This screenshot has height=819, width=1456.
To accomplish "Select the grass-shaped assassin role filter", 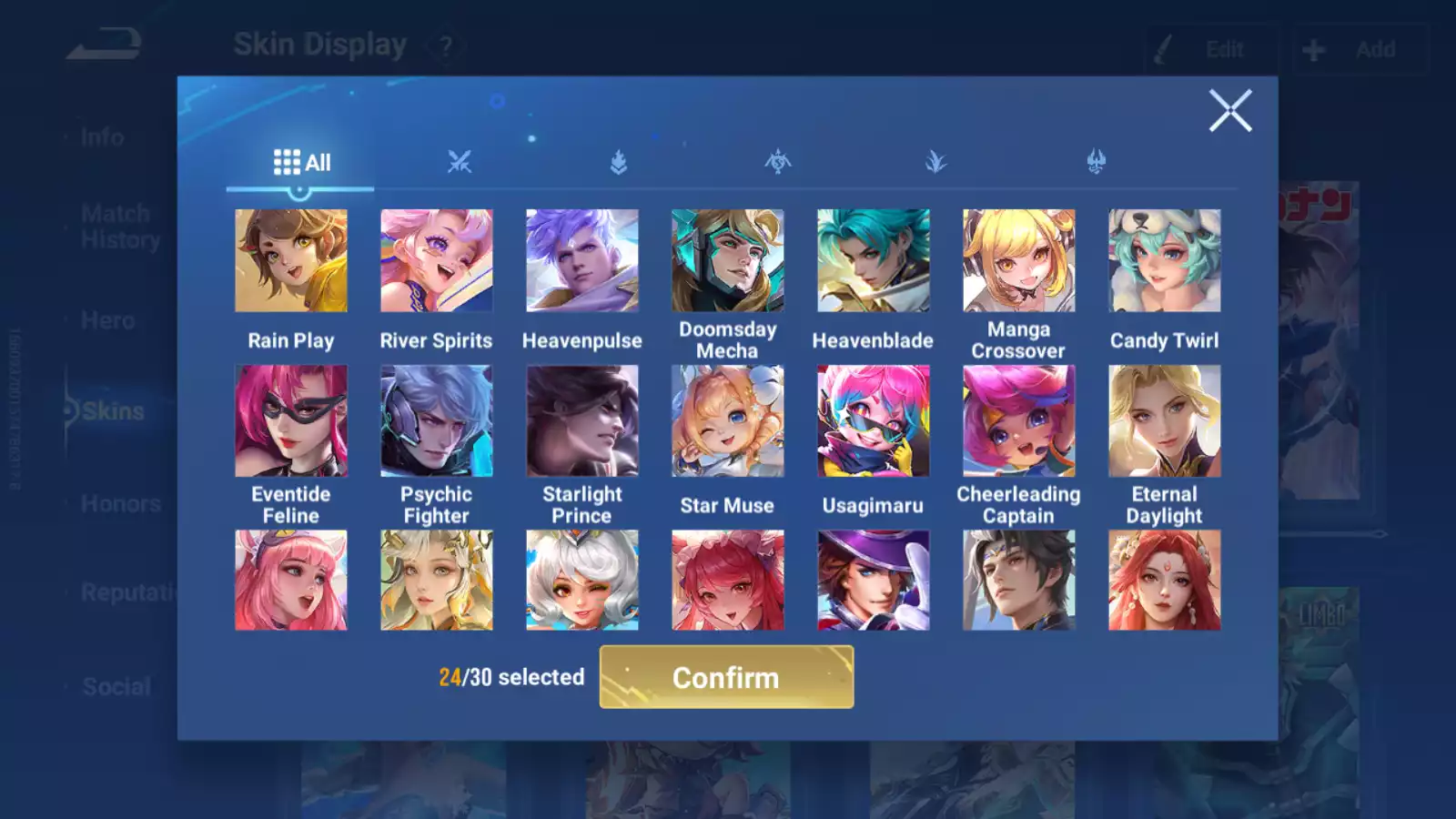I will (x=935, y=160).
